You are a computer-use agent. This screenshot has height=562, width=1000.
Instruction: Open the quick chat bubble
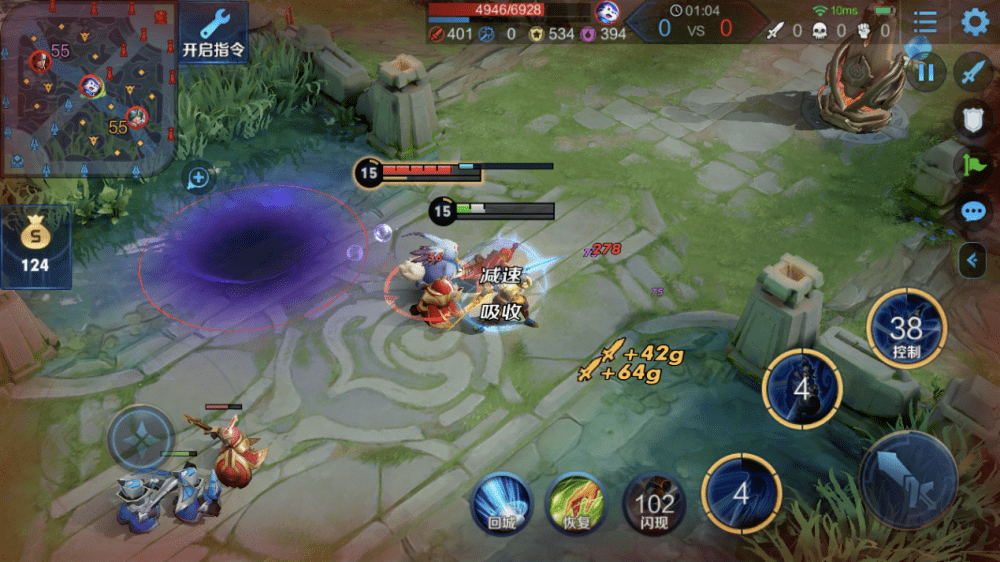click(973, 212)
